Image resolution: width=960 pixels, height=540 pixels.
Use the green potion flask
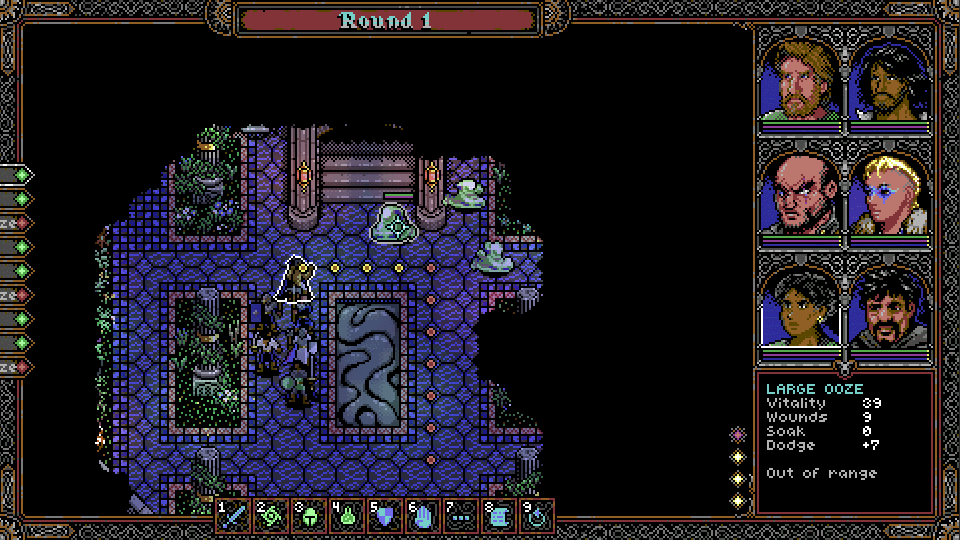(347, 516)
